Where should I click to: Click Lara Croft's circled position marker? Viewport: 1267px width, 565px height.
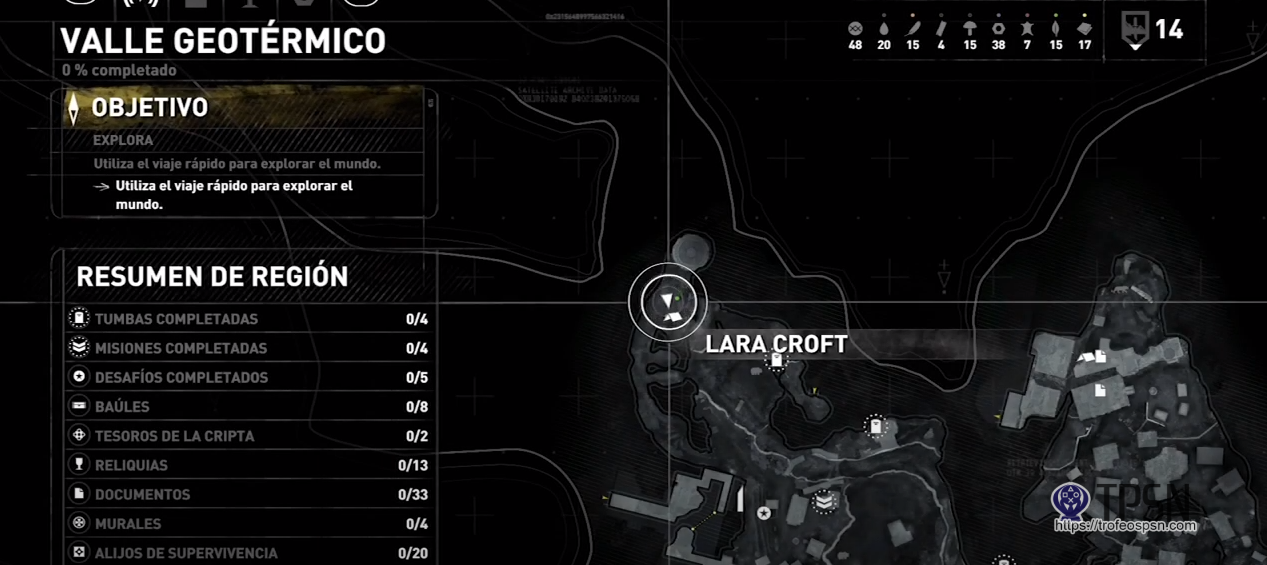coord(668,302)
